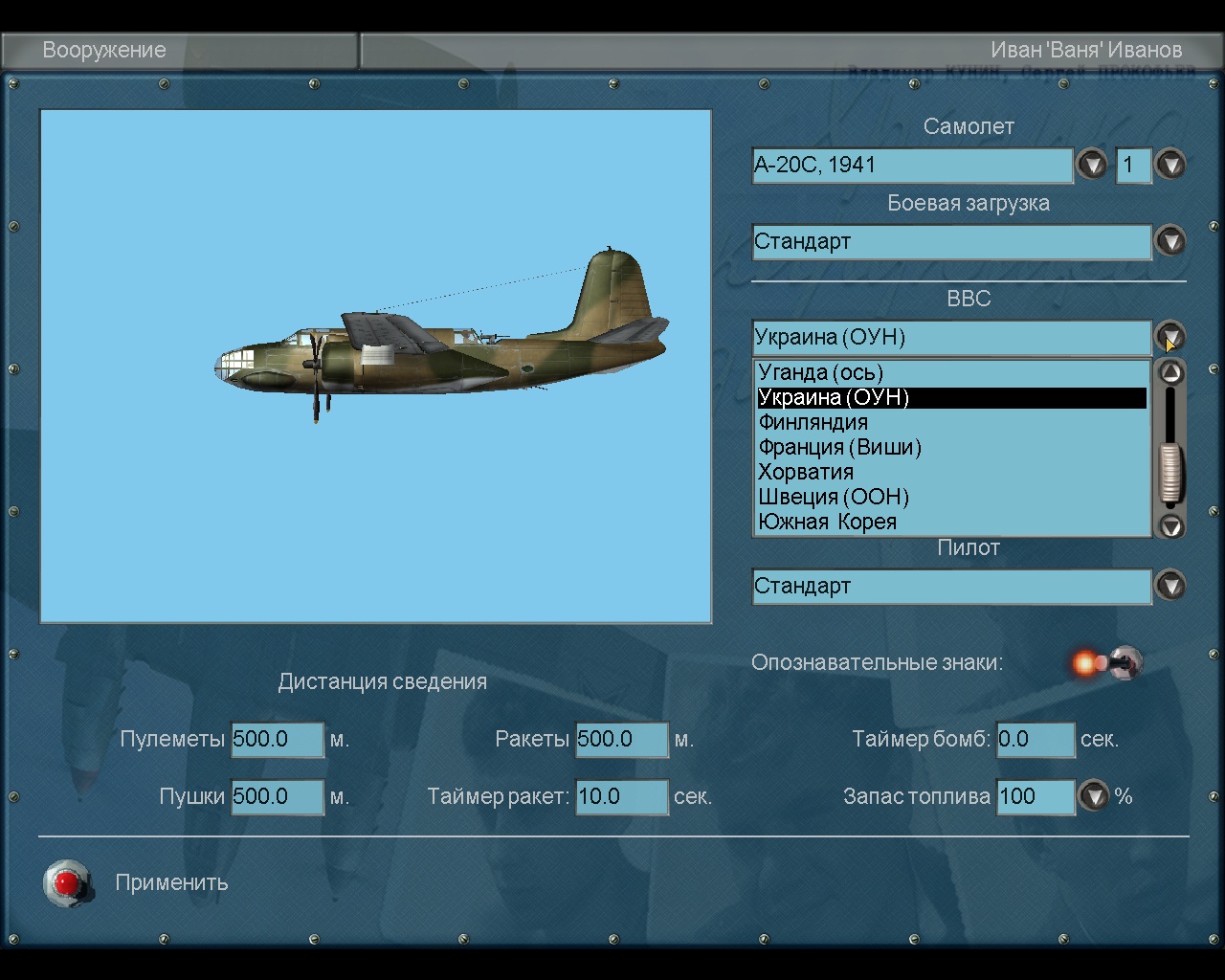This screenshot has width=1225, height=980.
Task: Click the red Применить apply button
Action: point(67,882)
